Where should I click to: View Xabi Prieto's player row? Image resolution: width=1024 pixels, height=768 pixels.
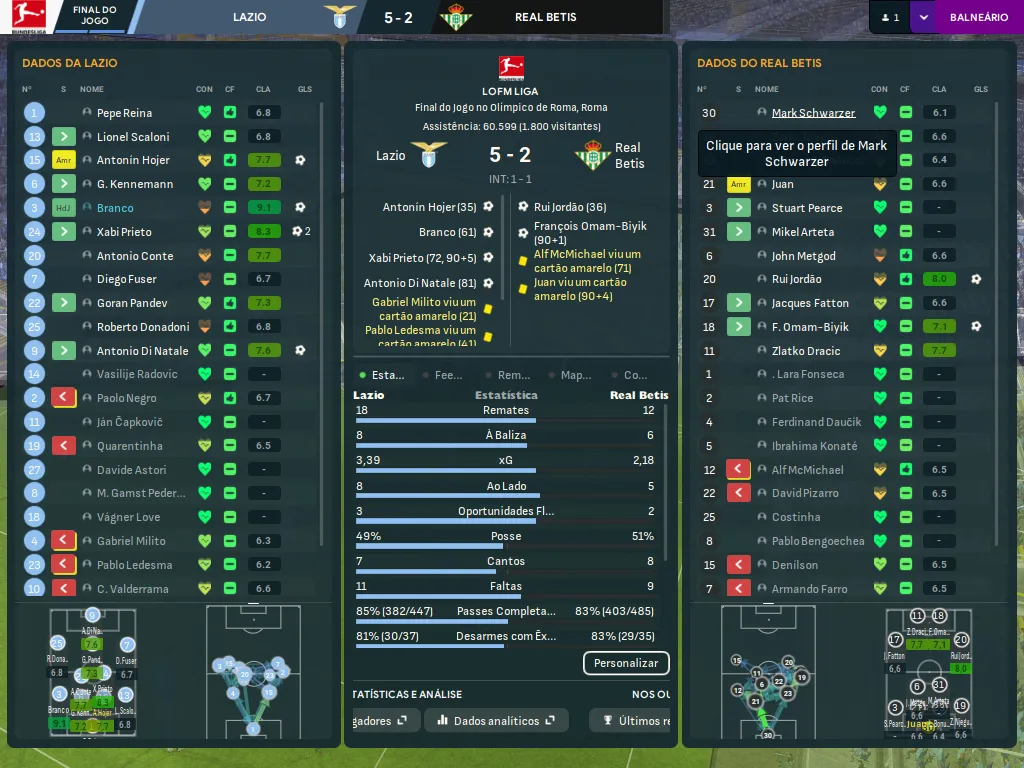[x=124, y=232]
